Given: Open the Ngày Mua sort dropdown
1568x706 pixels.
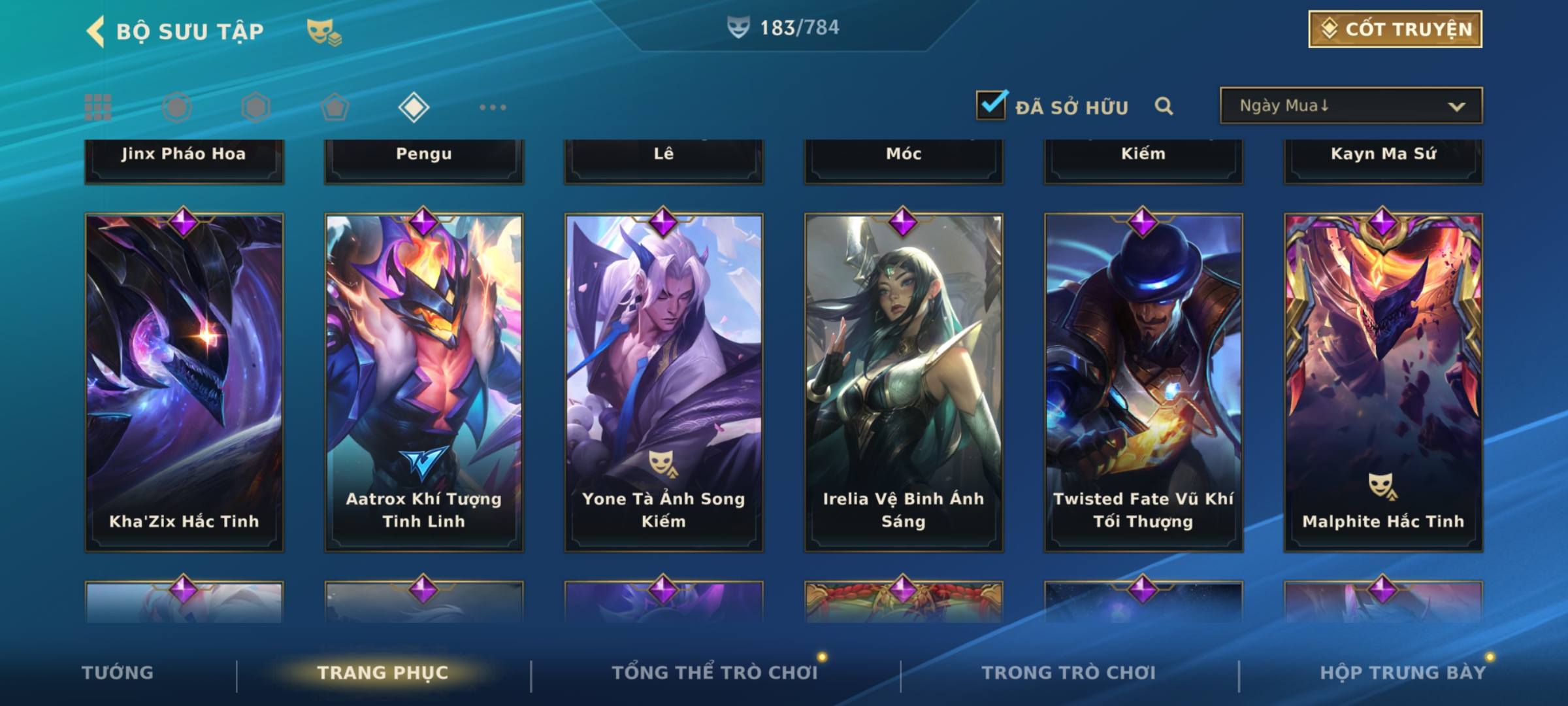Looking at the screenshot, I should 1350,106.
